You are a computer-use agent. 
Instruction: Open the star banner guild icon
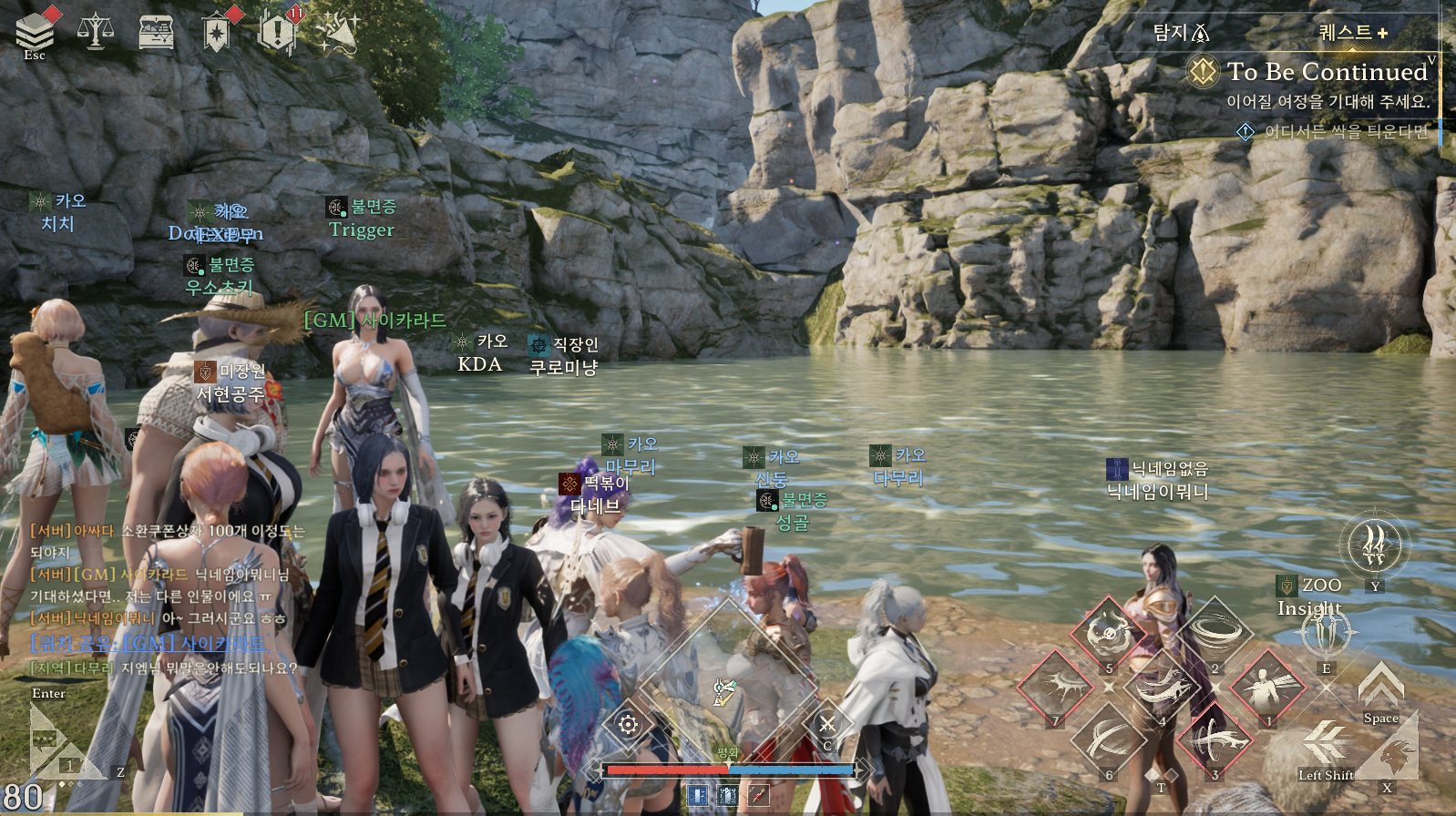(217, 33)
